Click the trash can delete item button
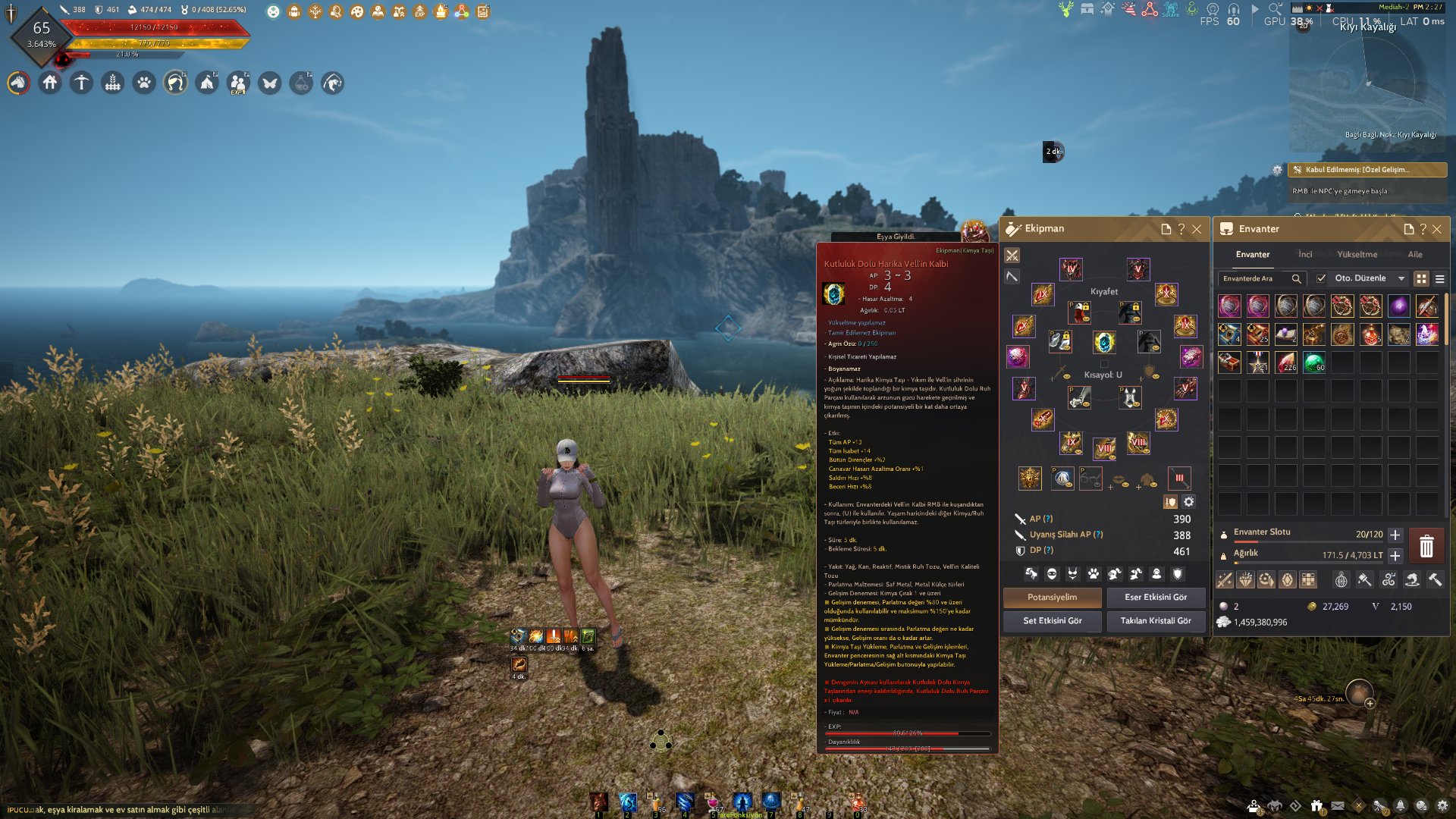 (x=1426, y=546)
